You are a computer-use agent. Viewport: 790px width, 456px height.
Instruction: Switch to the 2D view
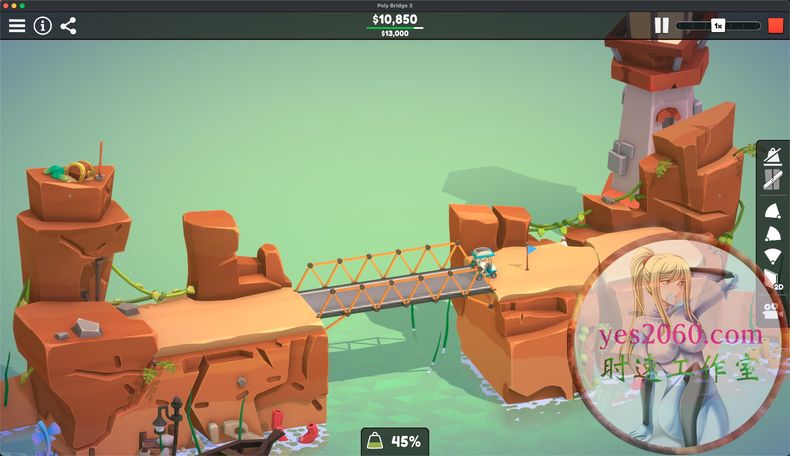coord(773,280)
